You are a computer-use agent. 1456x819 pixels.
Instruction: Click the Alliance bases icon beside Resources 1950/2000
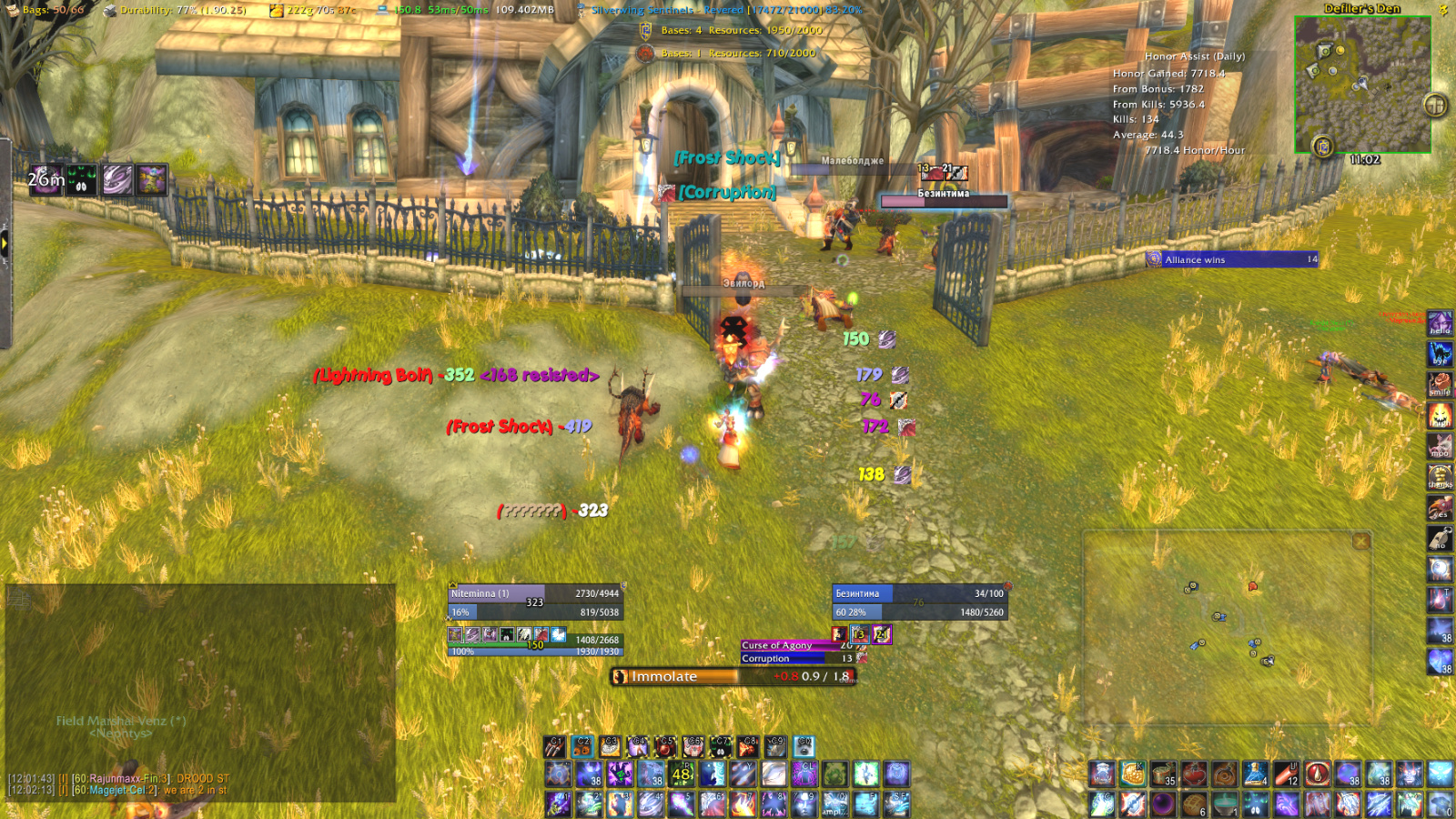point(643,30)
